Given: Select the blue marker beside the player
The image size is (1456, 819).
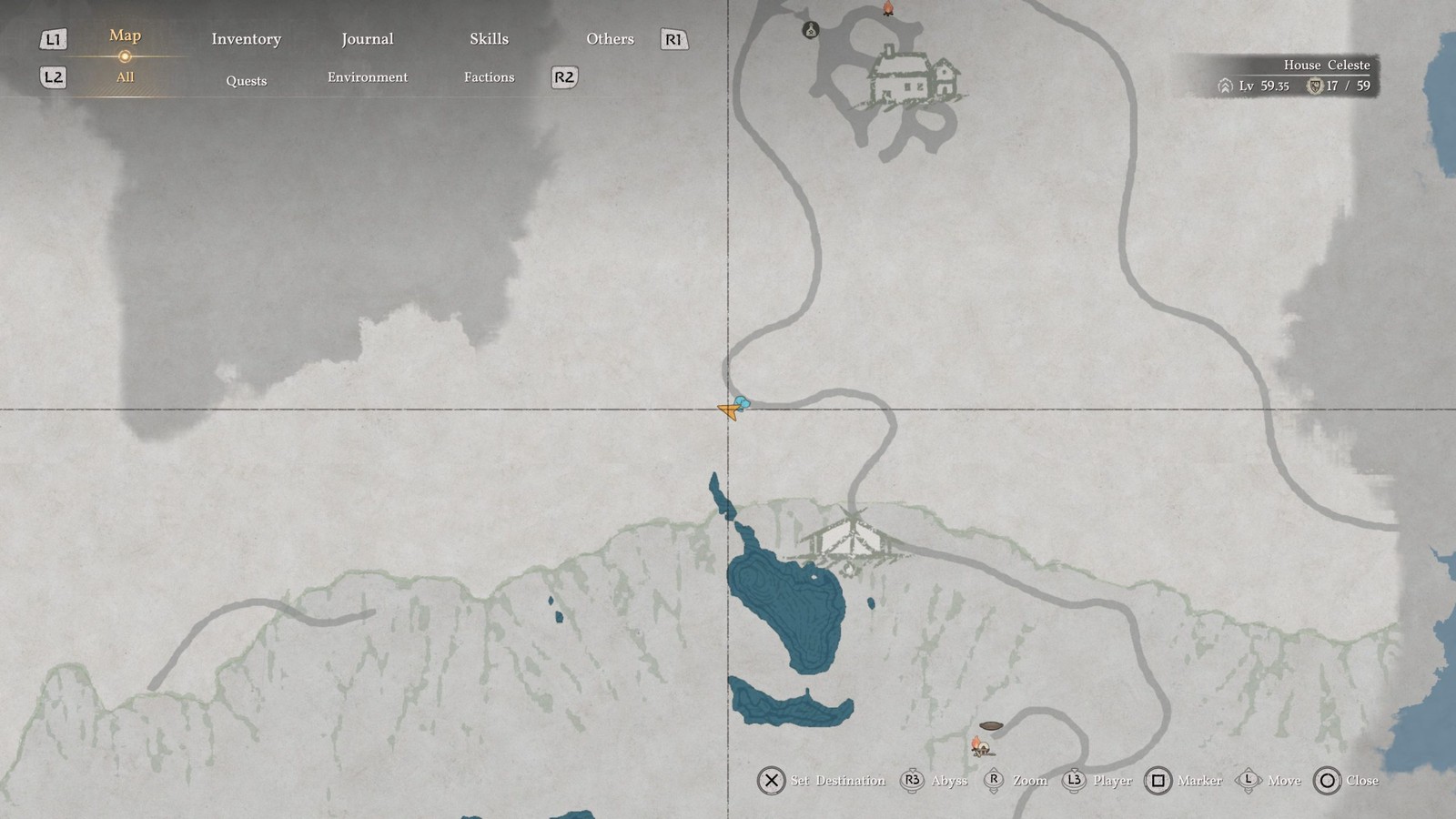Looking at the screenshot, I should click(743, 402).
